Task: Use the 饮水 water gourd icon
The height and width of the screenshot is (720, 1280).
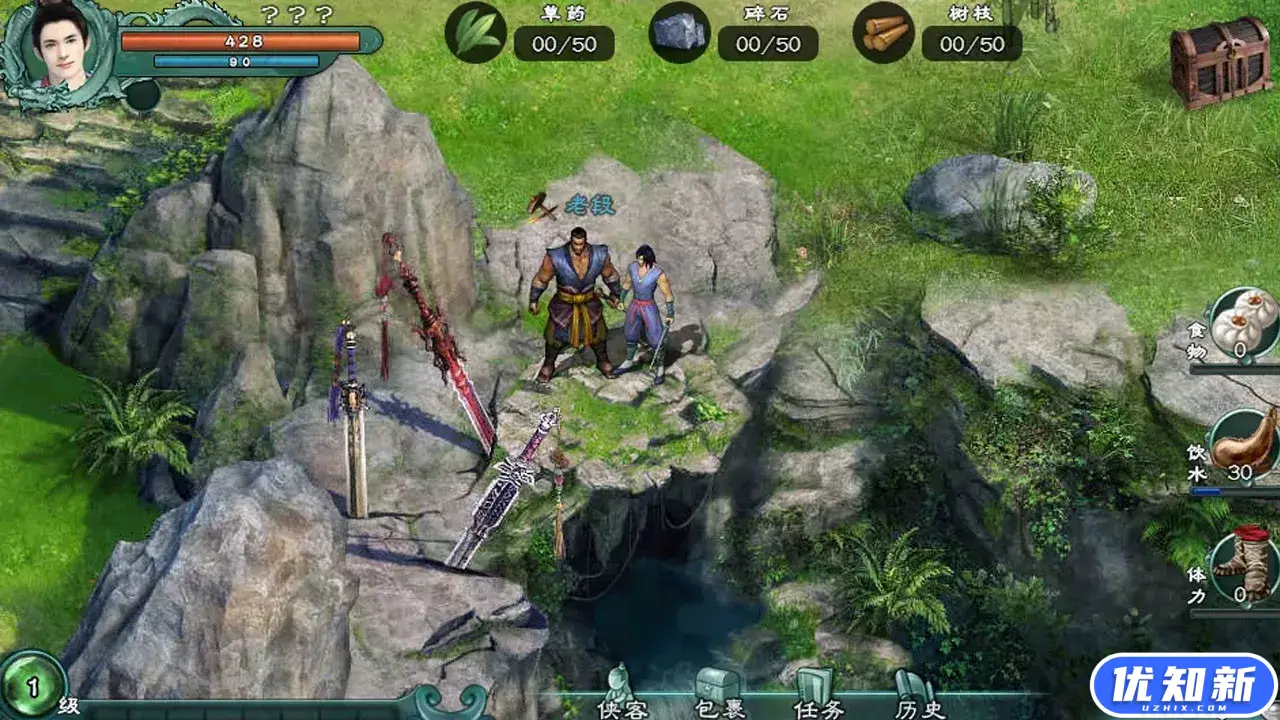Action: (x=1244, y=444)
